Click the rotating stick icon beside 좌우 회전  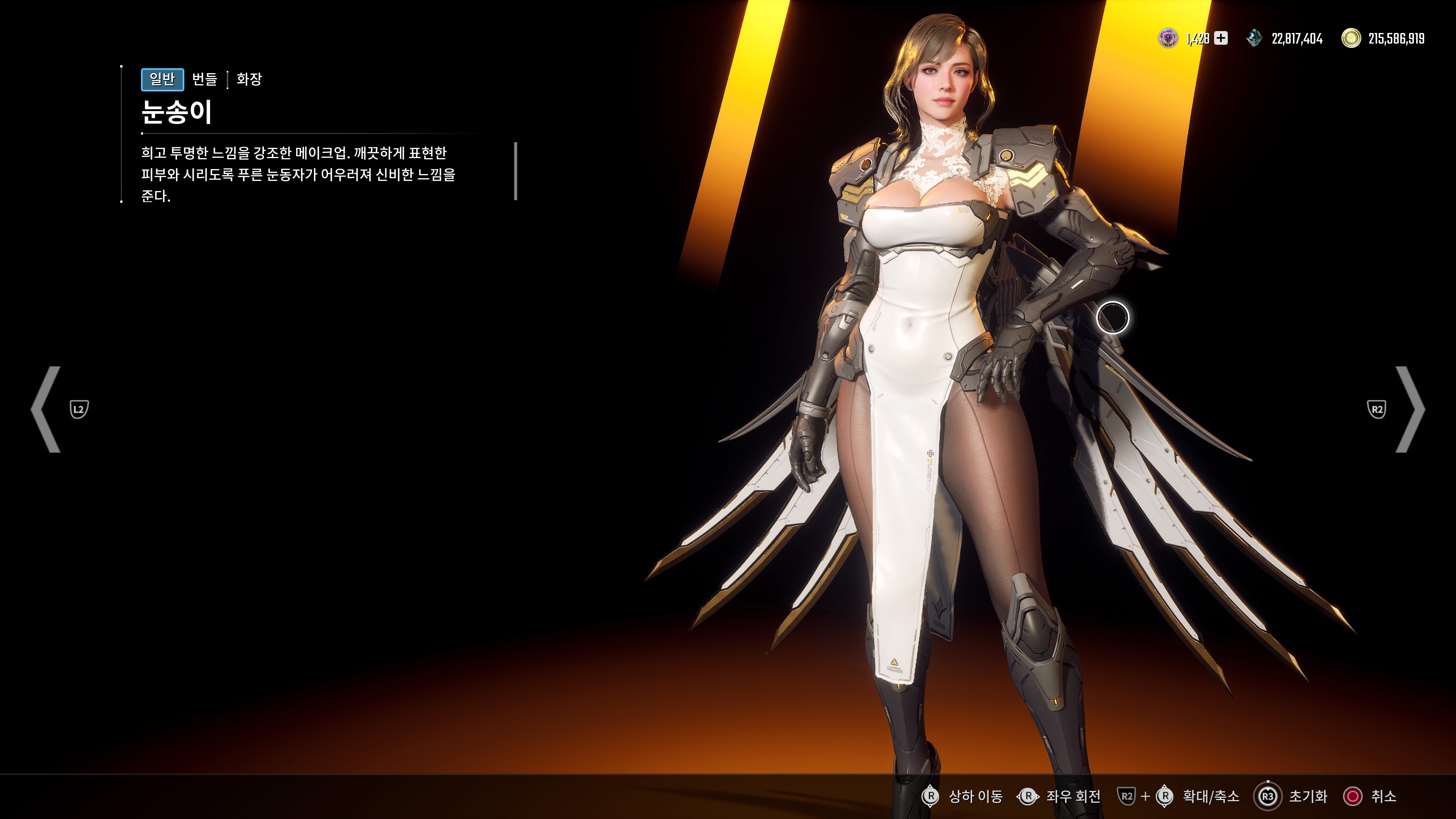tap(1028, 797)
